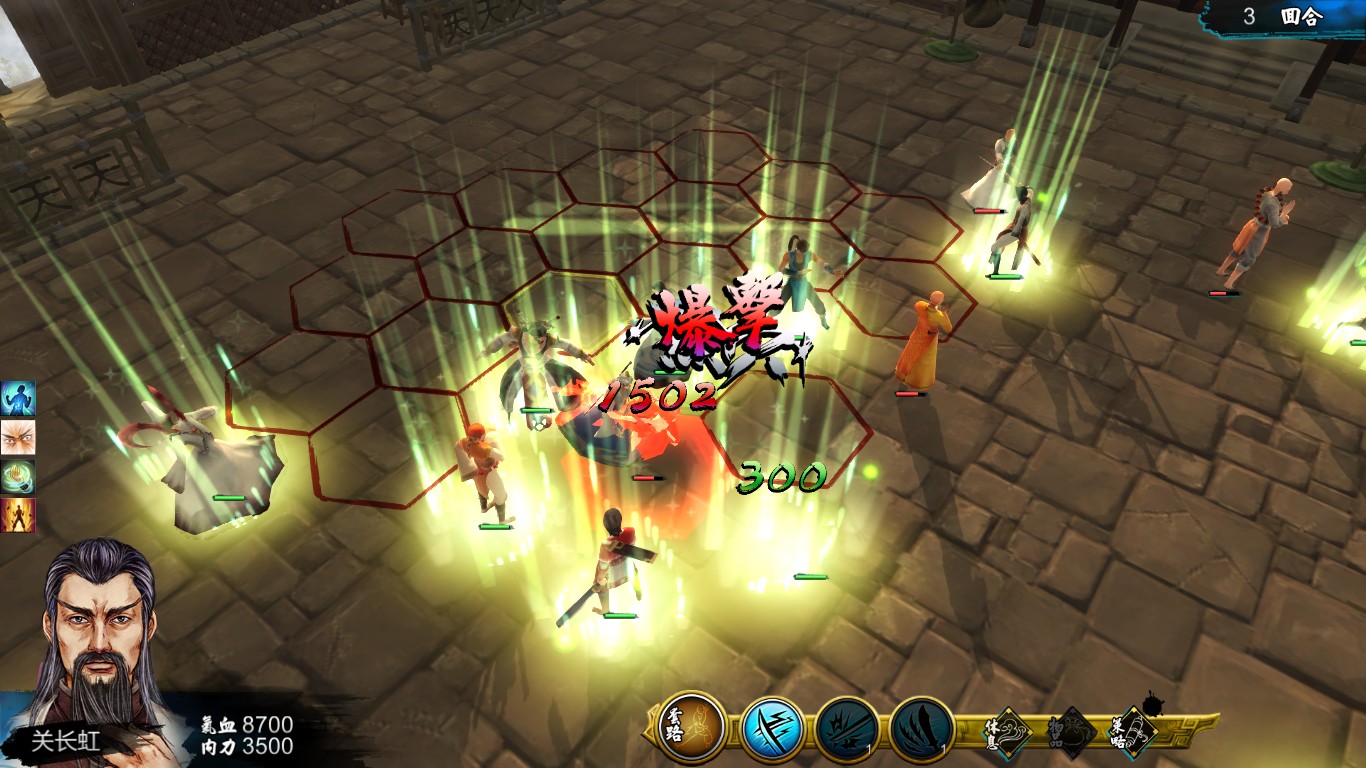Open the 策略 strategy option
The image size is (1366, 768).
[x=1135, y=731]
